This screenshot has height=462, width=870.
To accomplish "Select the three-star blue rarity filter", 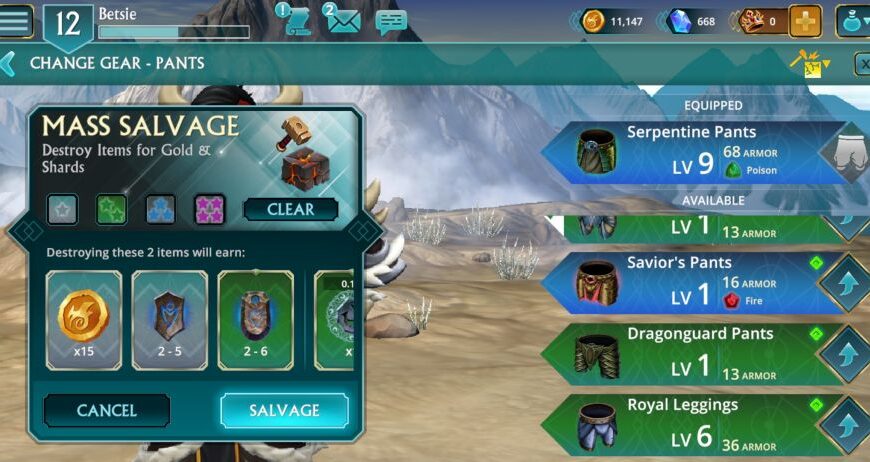I will click(160, 209).
